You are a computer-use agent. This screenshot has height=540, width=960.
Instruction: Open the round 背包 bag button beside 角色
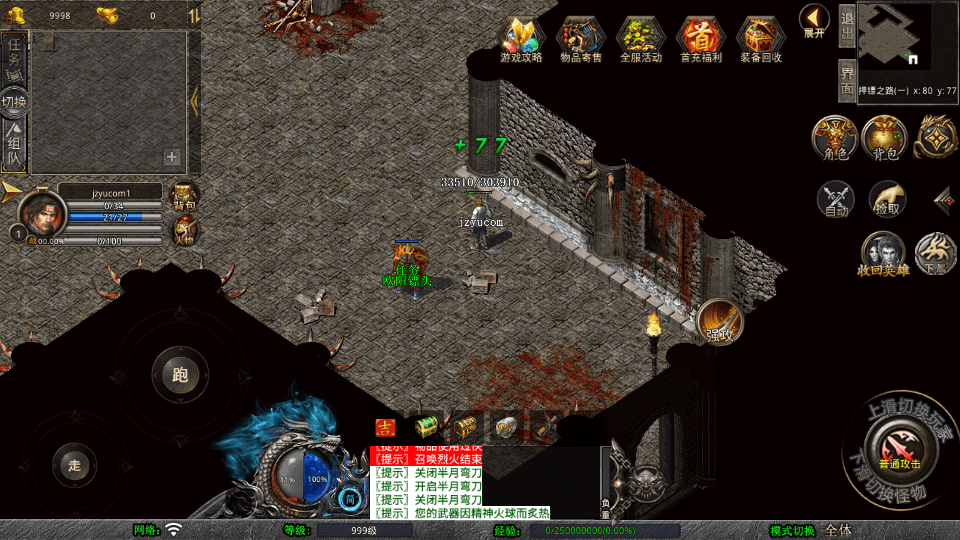[885, 137]
